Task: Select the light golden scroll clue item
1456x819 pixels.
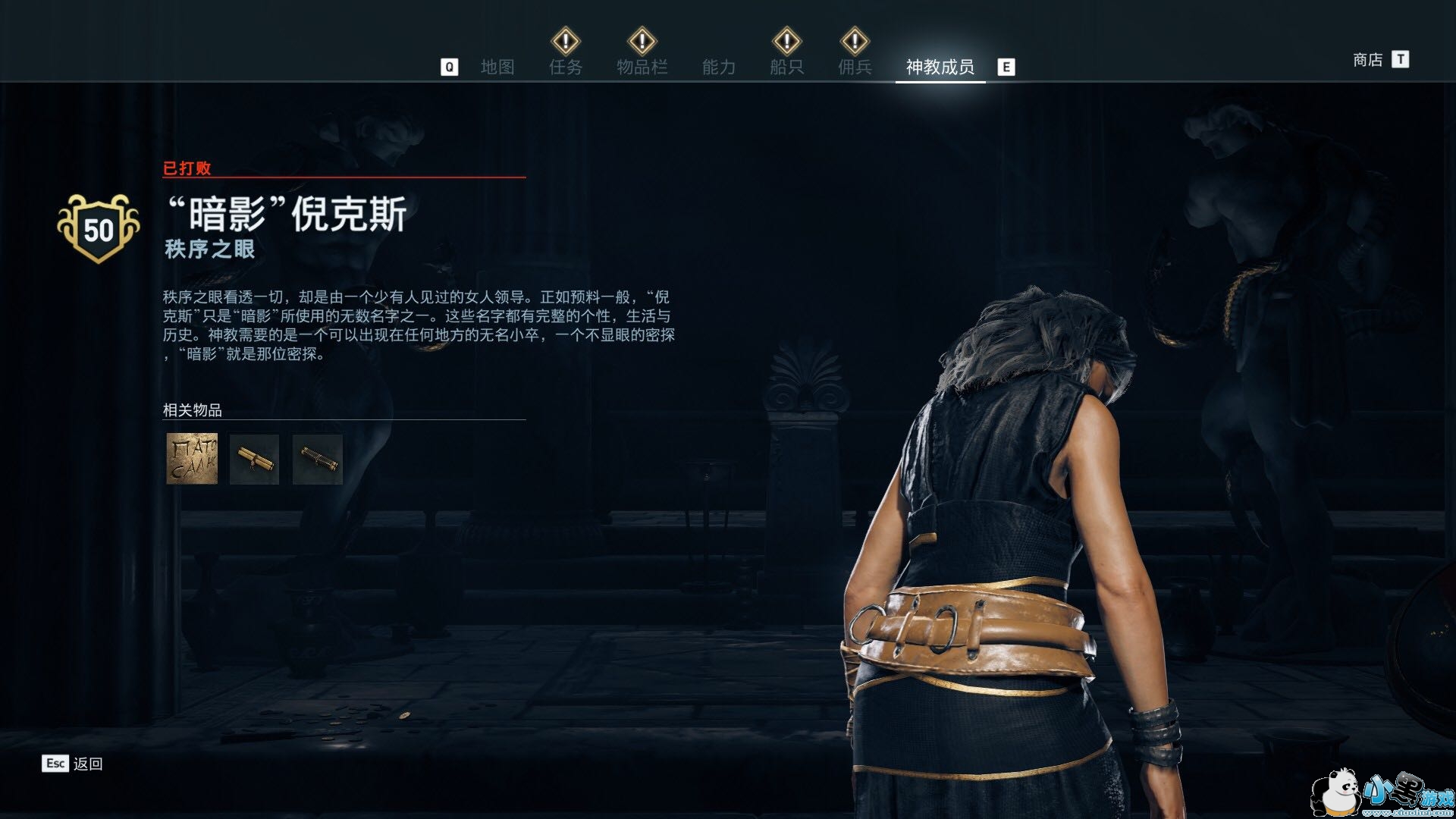Action: pyautogui.click(x=254, y=459)
